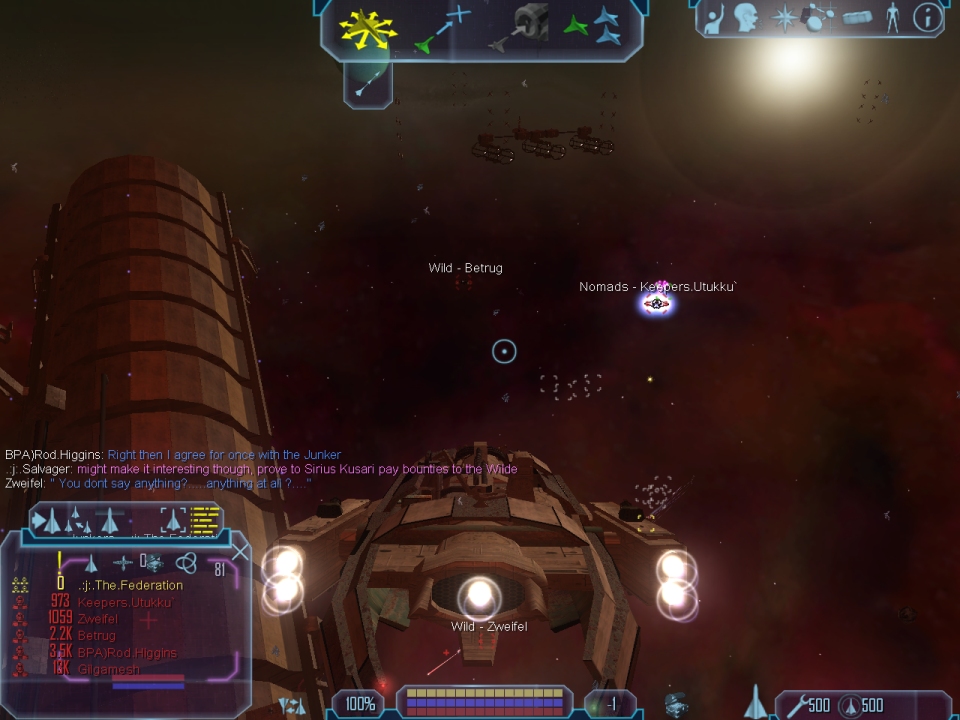Viewport: 960px width, 720px height.
Task: Choose Gilgamesh in the contact list
Action: coord(108,669)
